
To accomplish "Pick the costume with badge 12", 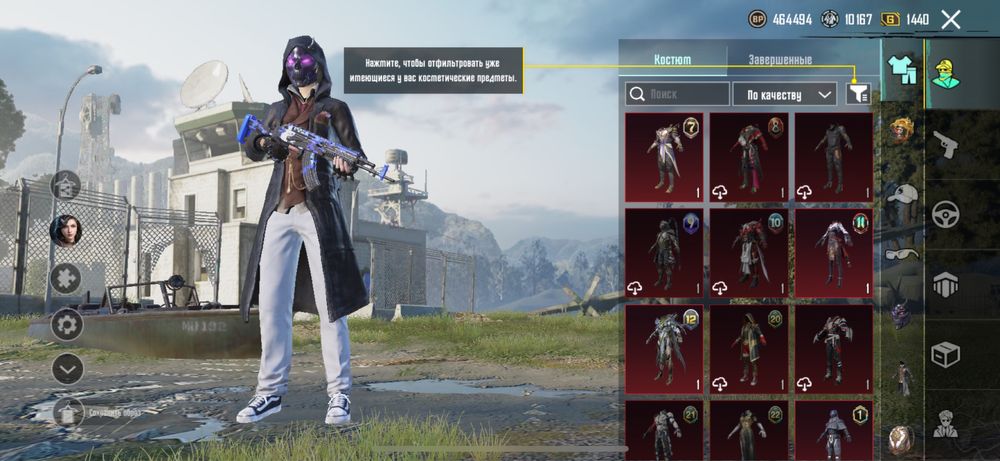I will tap(664, 348).
